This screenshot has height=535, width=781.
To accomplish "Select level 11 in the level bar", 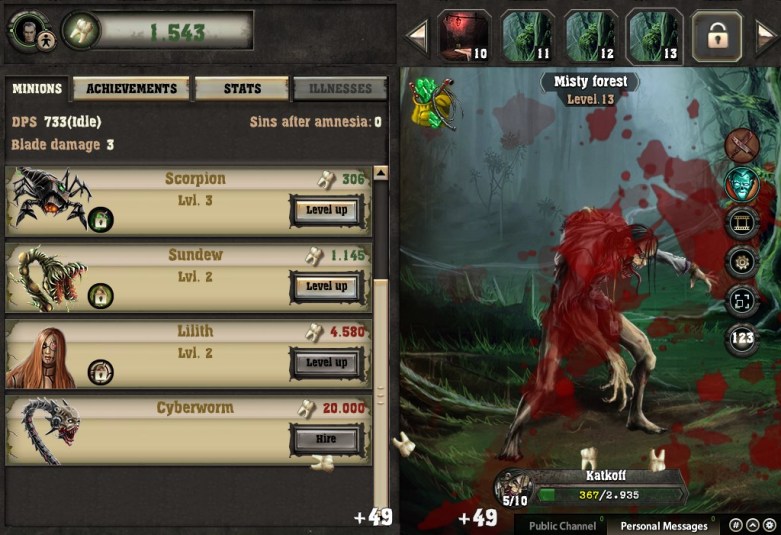I will coord(528,36).
